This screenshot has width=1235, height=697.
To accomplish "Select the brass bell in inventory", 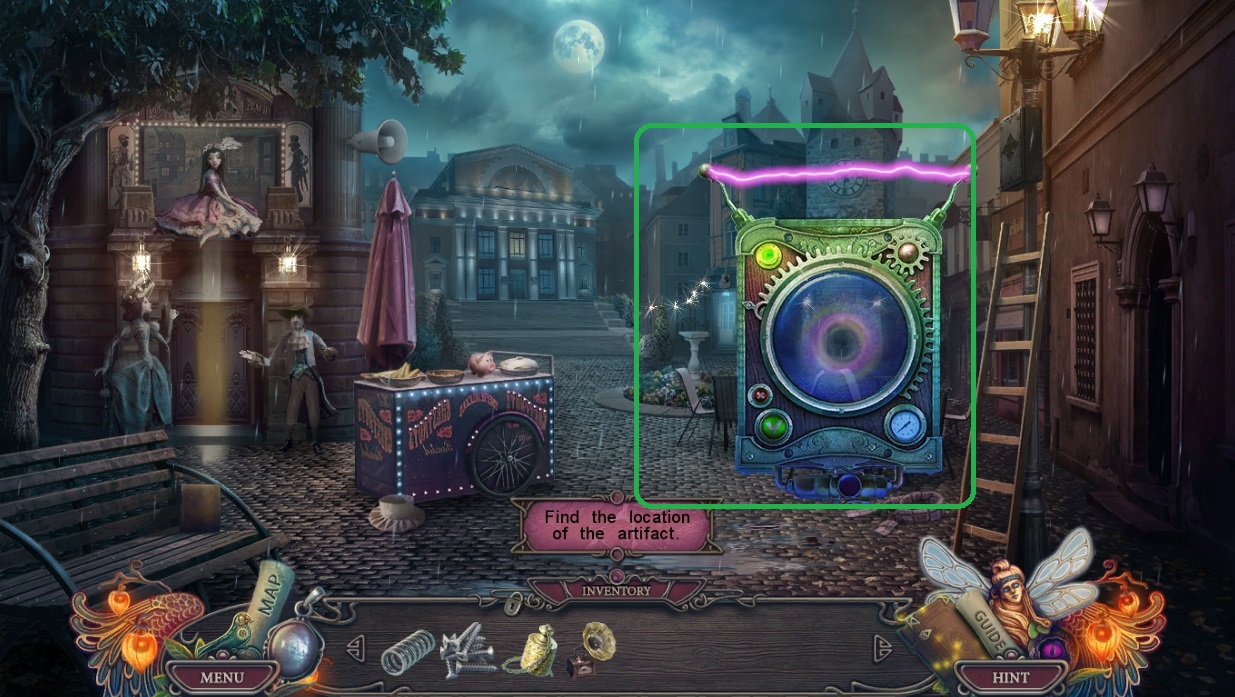I will [531, 650].
